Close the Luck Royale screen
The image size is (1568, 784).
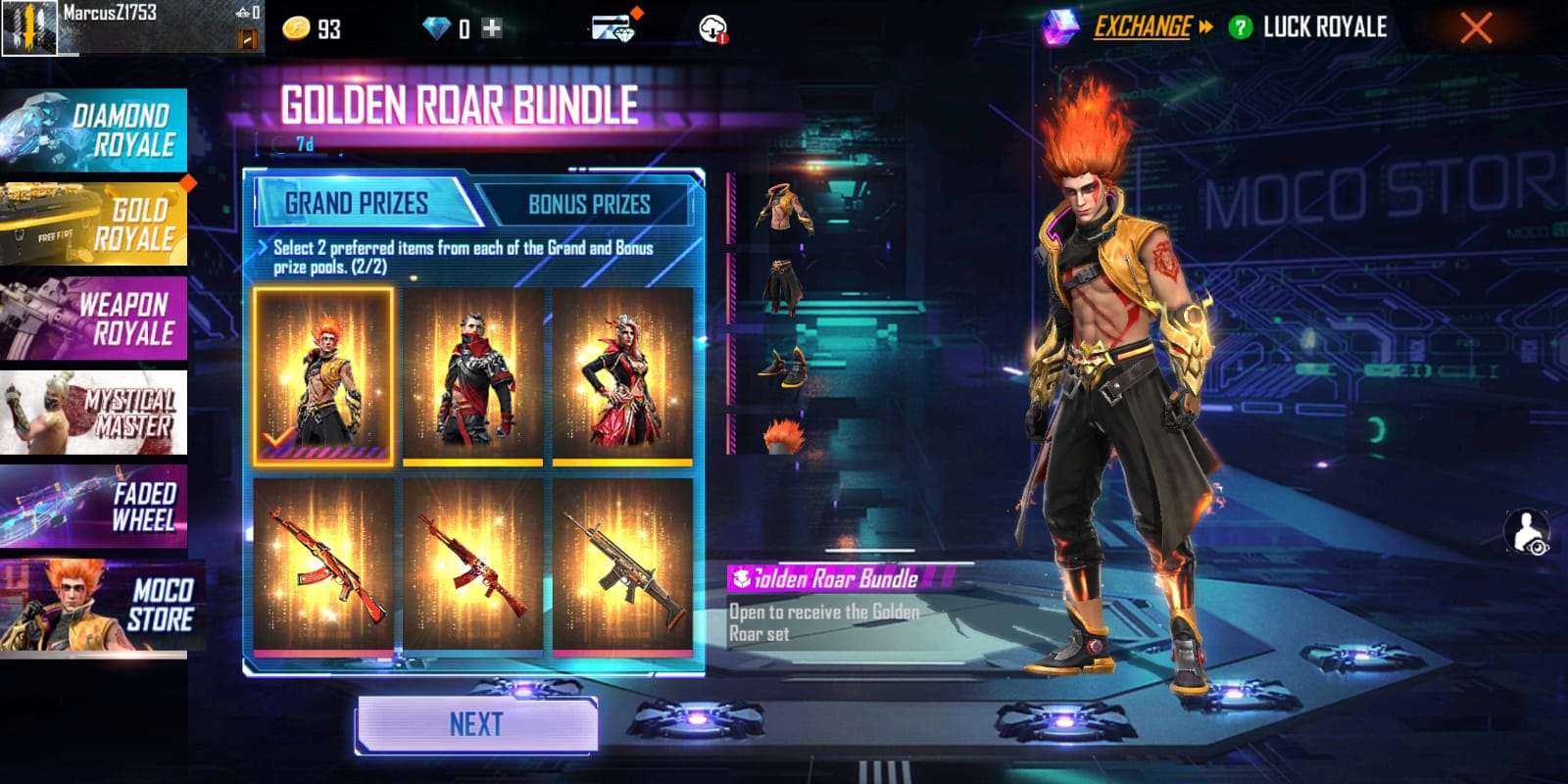coord(1476,27)
